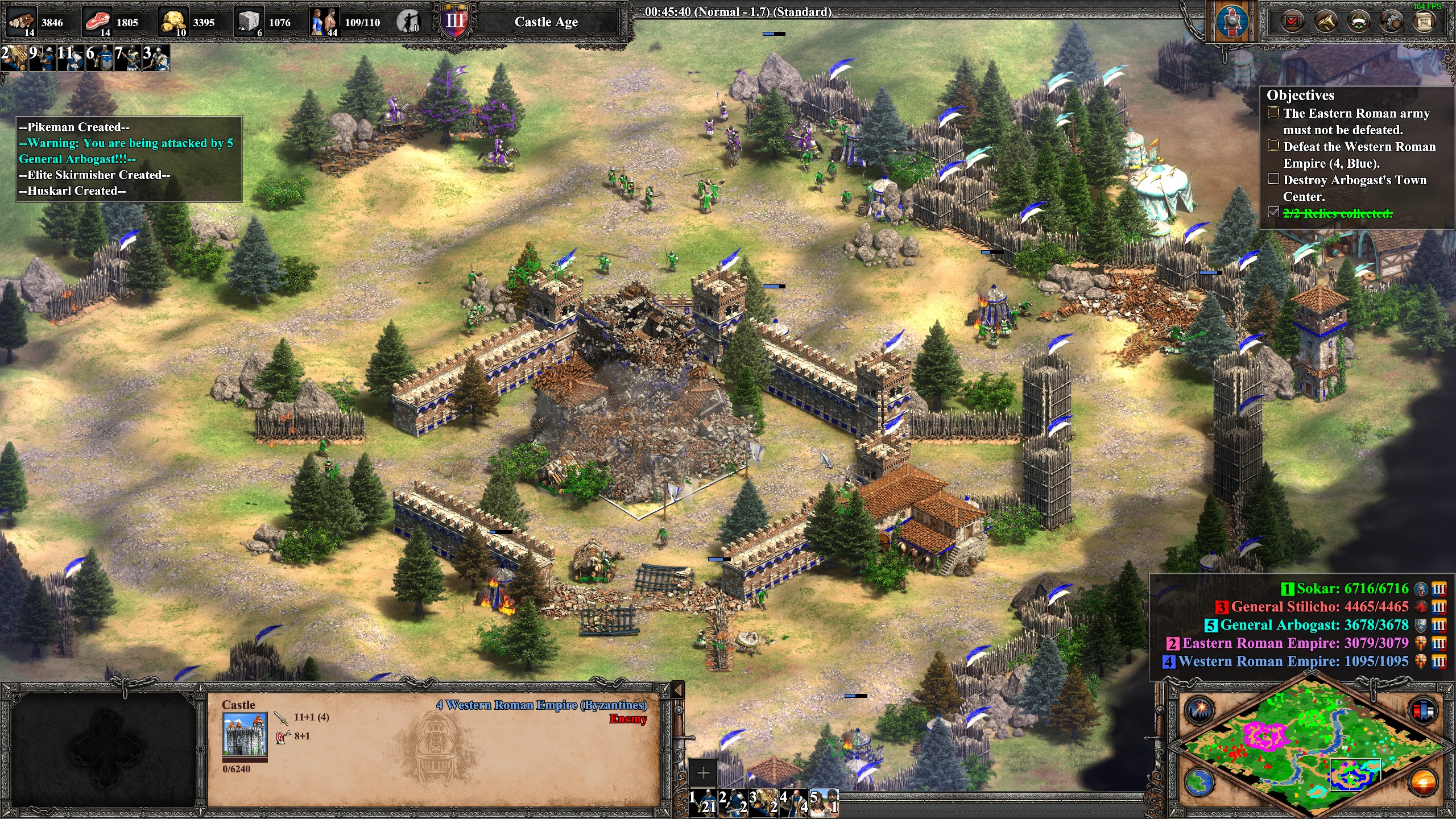Select the pikeman queue icon showing 7
Screen dimensions: 1456x819
pos(128,58)
